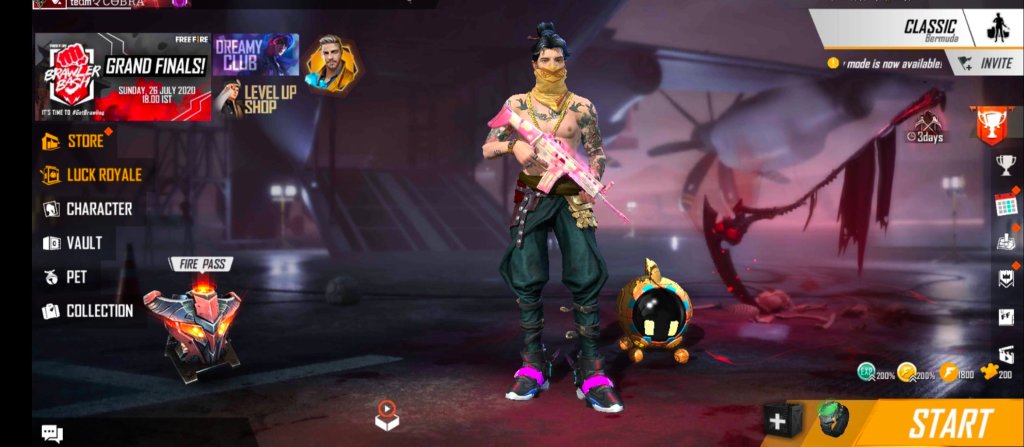Tap the START match button

click(x=950, y=424)
